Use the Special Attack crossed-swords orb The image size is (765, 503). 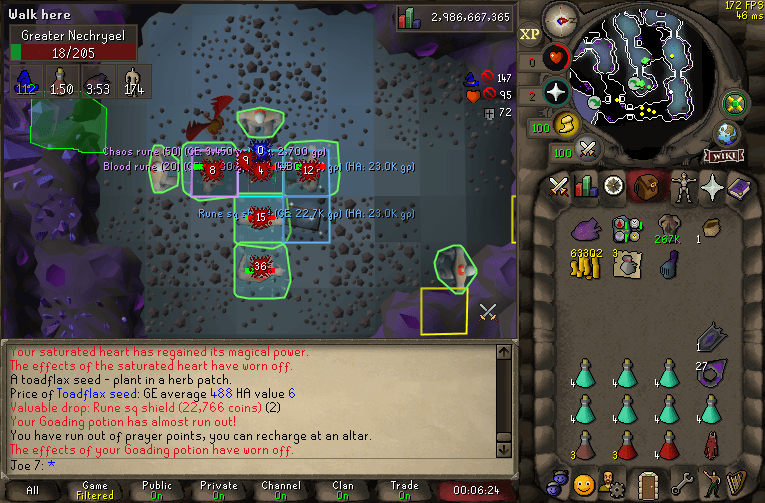coord(588,150)
